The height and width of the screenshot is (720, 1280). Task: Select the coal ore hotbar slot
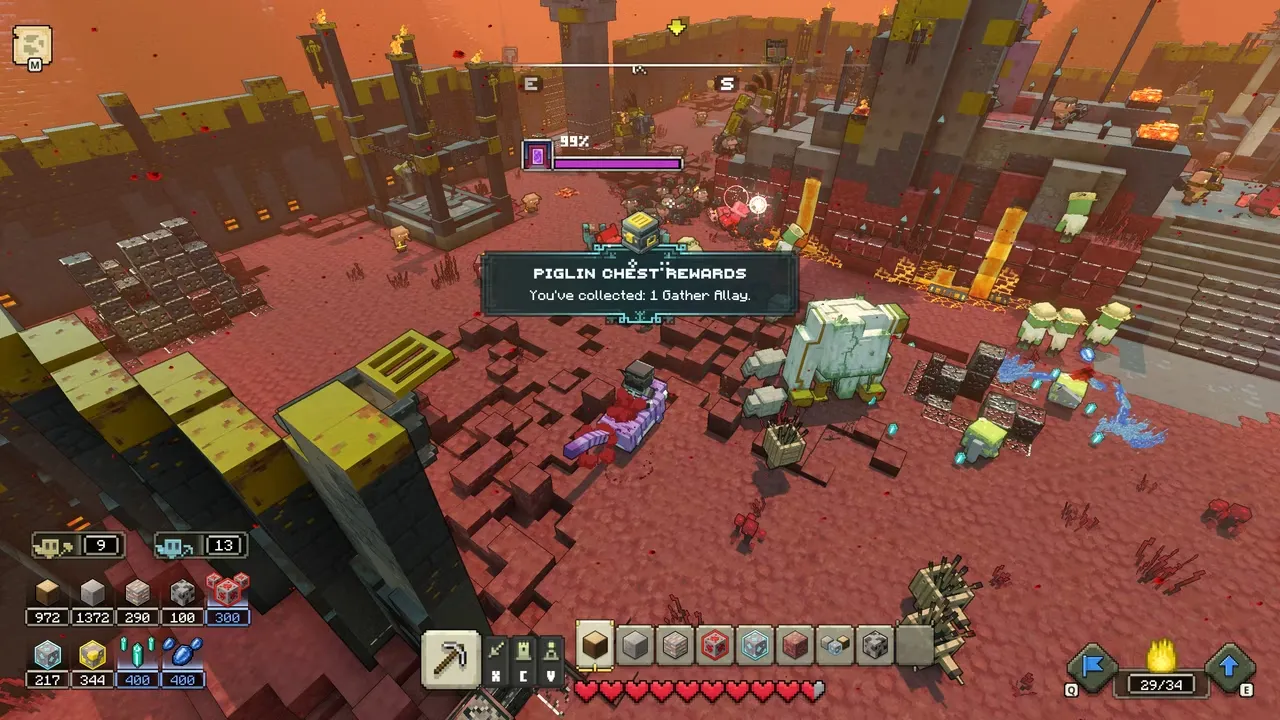coord(876,646)
